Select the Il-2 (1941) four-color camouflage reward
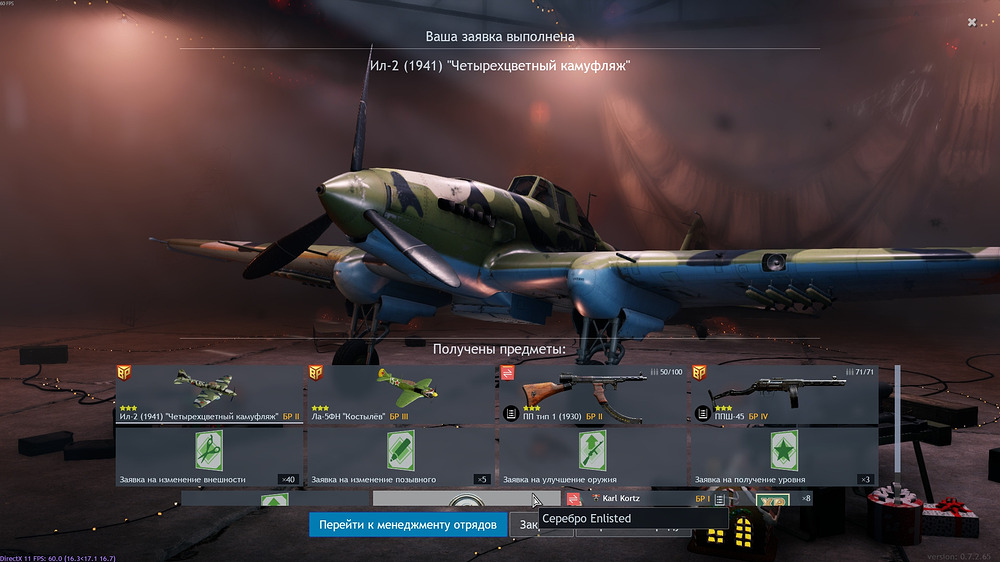The image size is (1000, 562). (209, 394)
